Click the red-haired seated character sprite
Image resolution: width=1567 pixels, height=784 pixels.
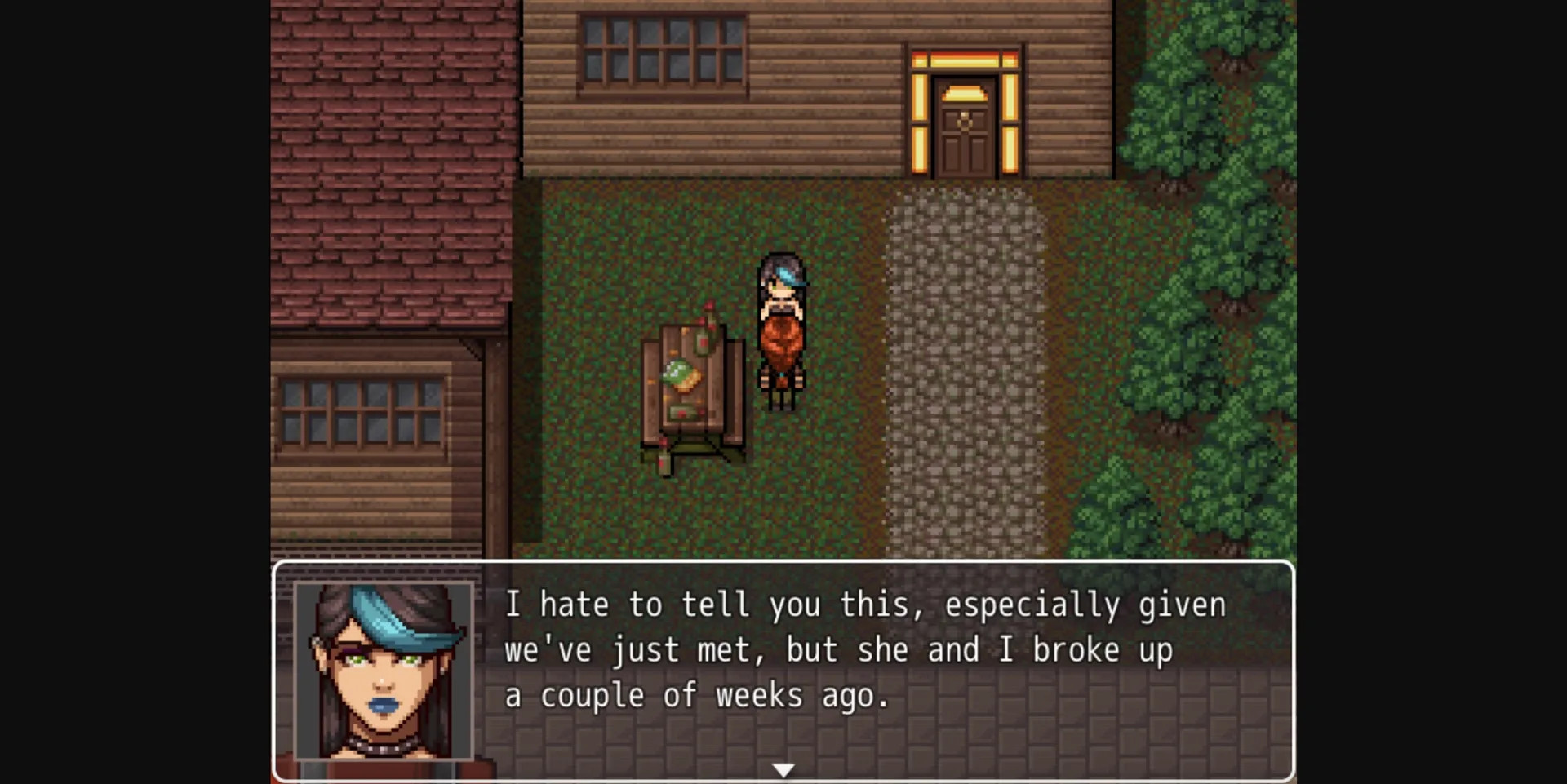pos(782,355)
